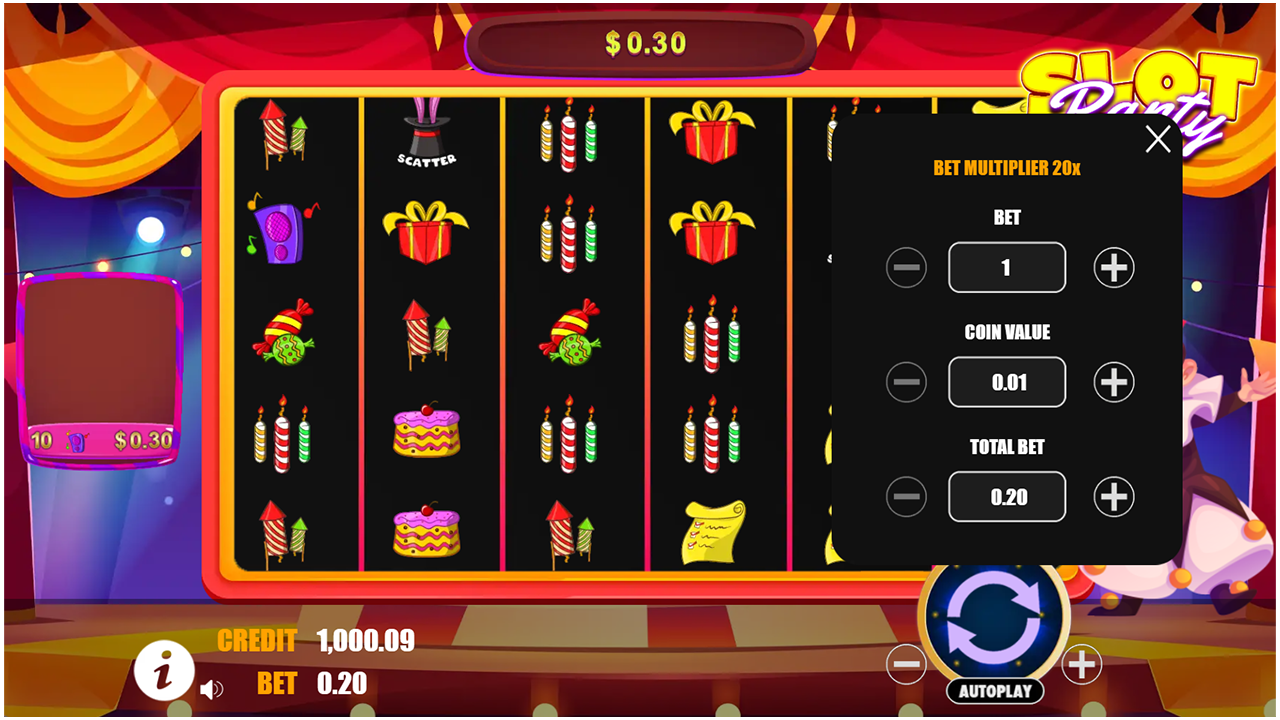Viewport: 1280px width, 720px height.
Task: Increase COIN VALUE with the plus icon
Action: point(1112,382)
